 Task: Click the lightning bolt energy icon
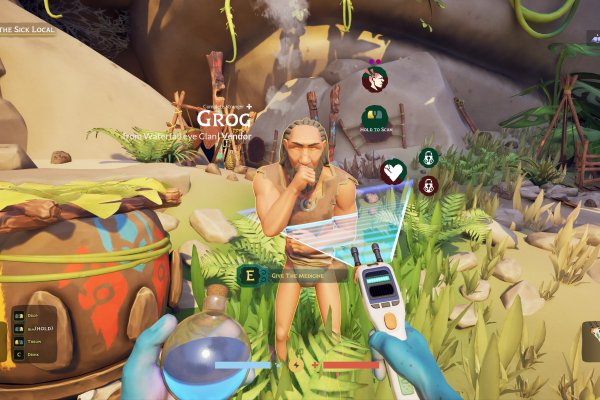tap(296, 365)
